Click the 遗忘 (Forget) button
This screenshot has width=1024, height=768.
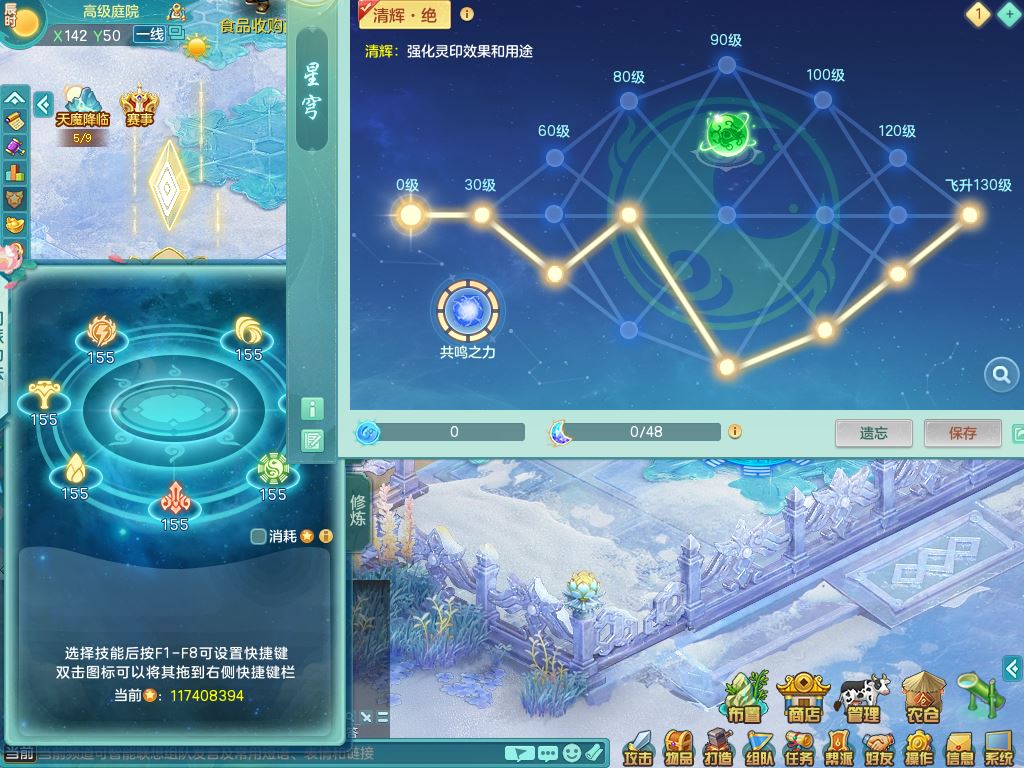point(873,433)
